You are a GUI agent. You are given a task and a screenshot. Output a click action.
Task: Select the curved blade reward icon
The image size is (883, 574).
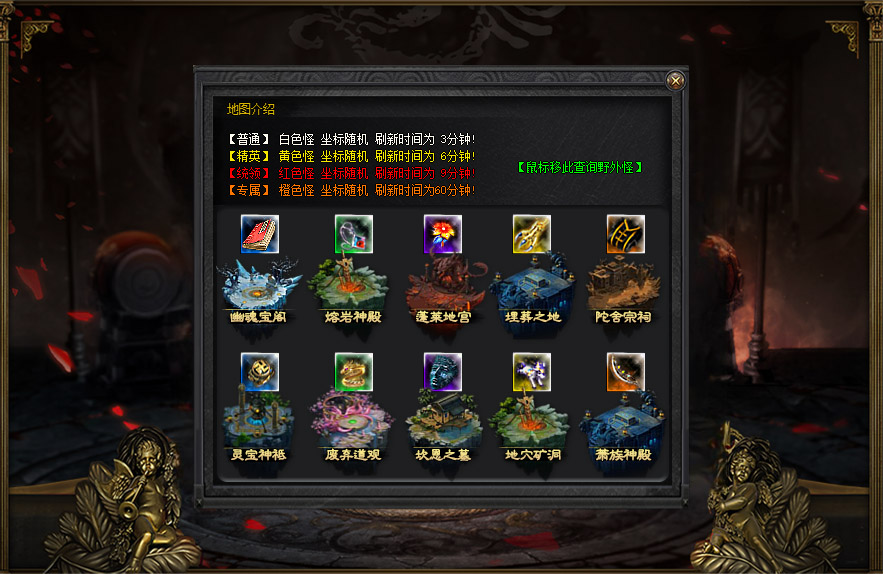625,372
